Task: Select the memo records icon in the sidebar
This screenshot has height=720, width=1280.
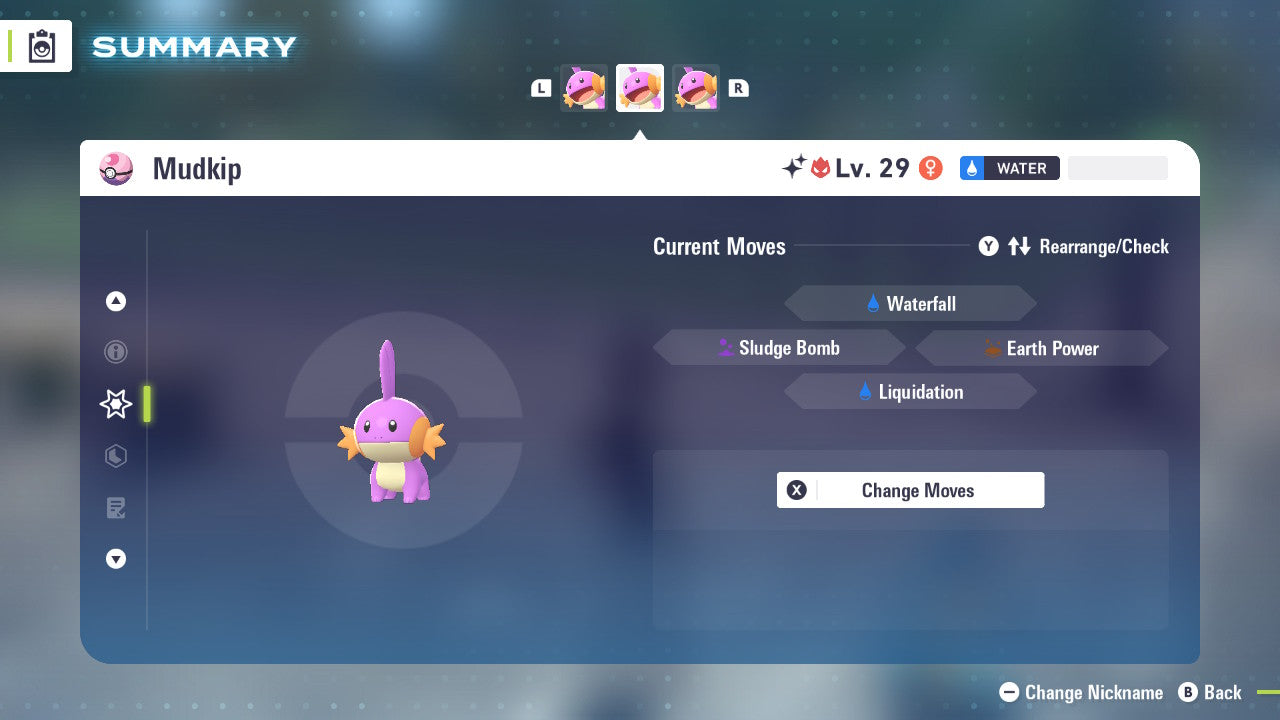Action: point(115,508)
